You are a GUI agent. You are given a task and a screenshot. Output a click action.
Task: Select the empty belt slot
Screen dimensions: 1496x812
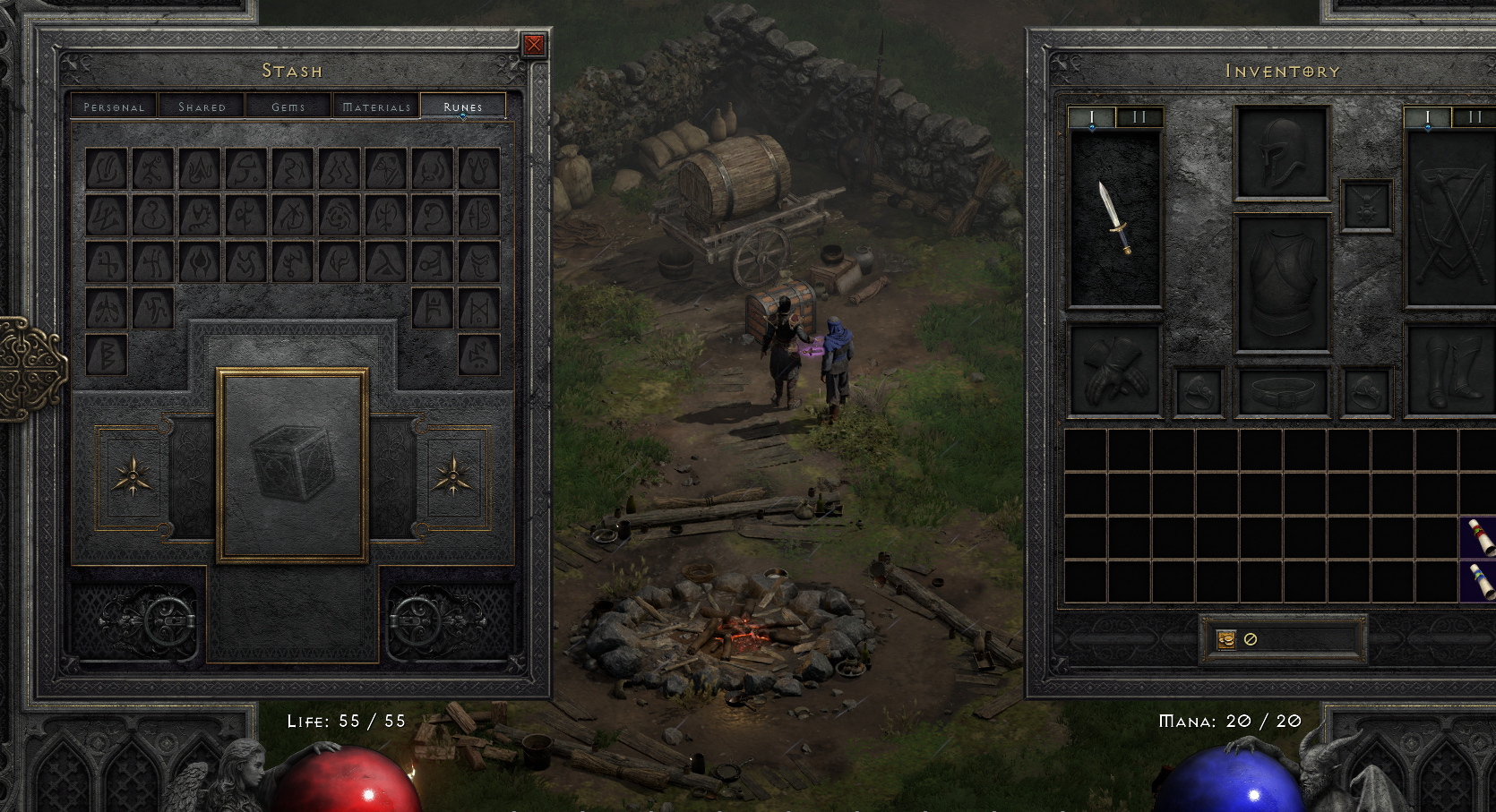point(1282,392)
